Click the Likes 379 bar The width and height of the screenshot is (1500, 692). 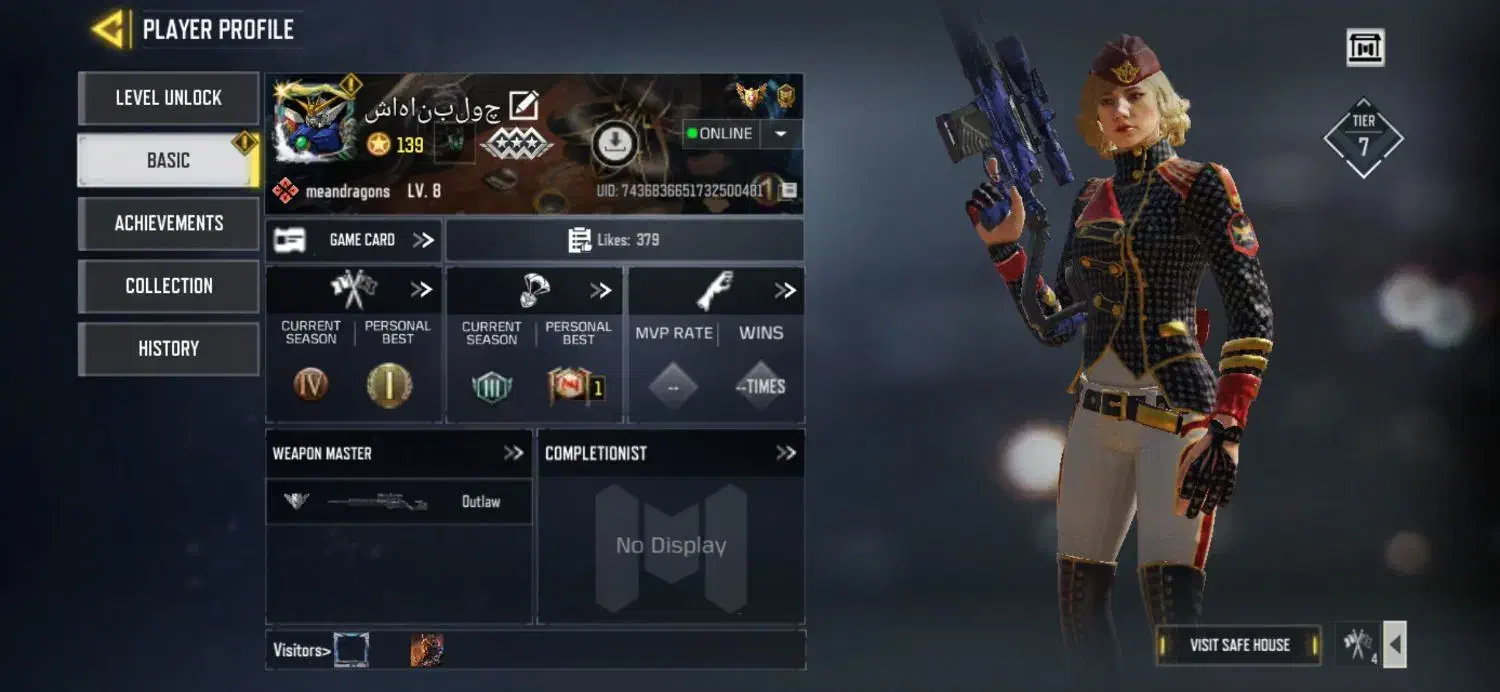[624, 240]
